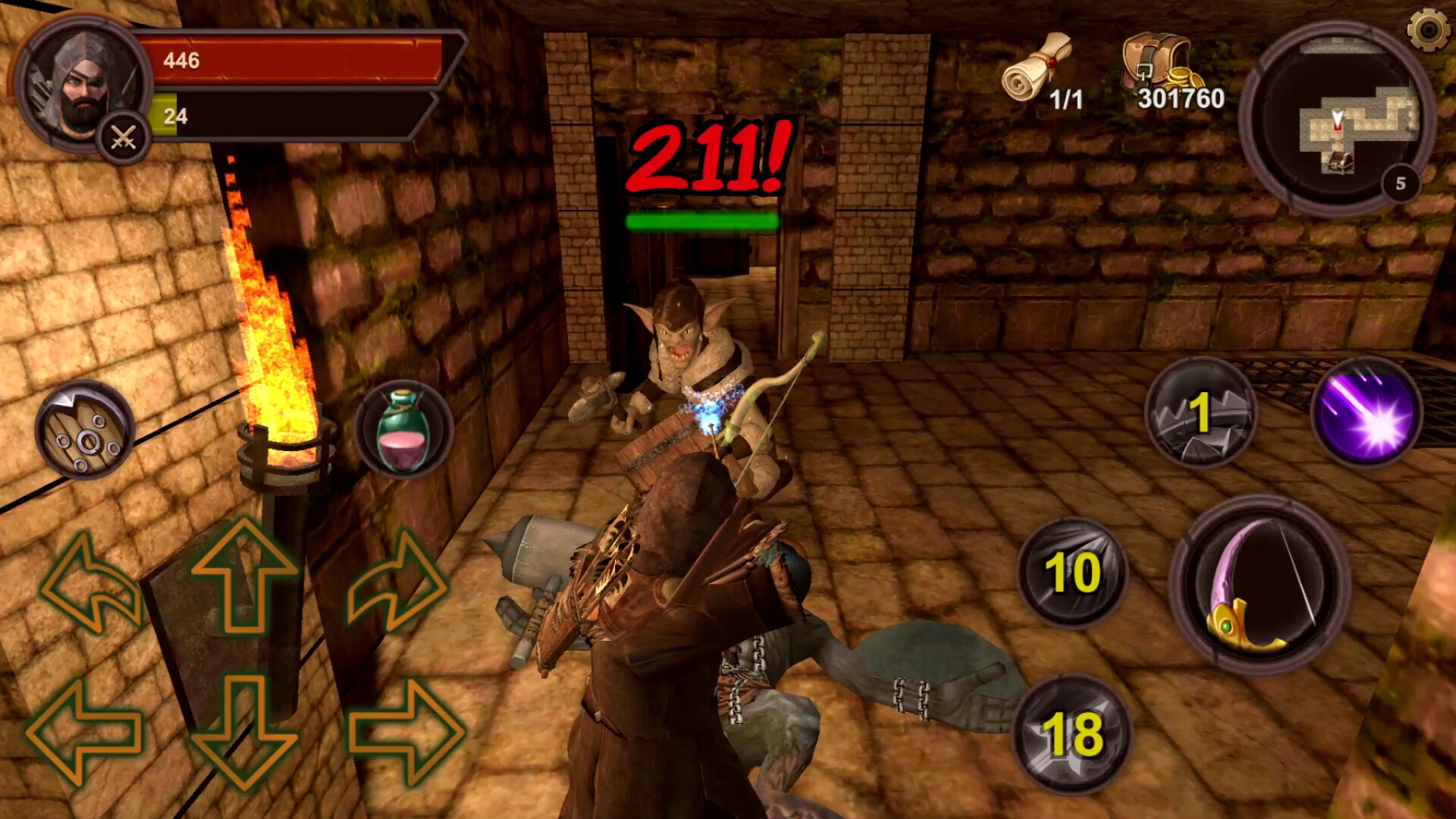
Task: Tap the character portrait
Action: 80,83
